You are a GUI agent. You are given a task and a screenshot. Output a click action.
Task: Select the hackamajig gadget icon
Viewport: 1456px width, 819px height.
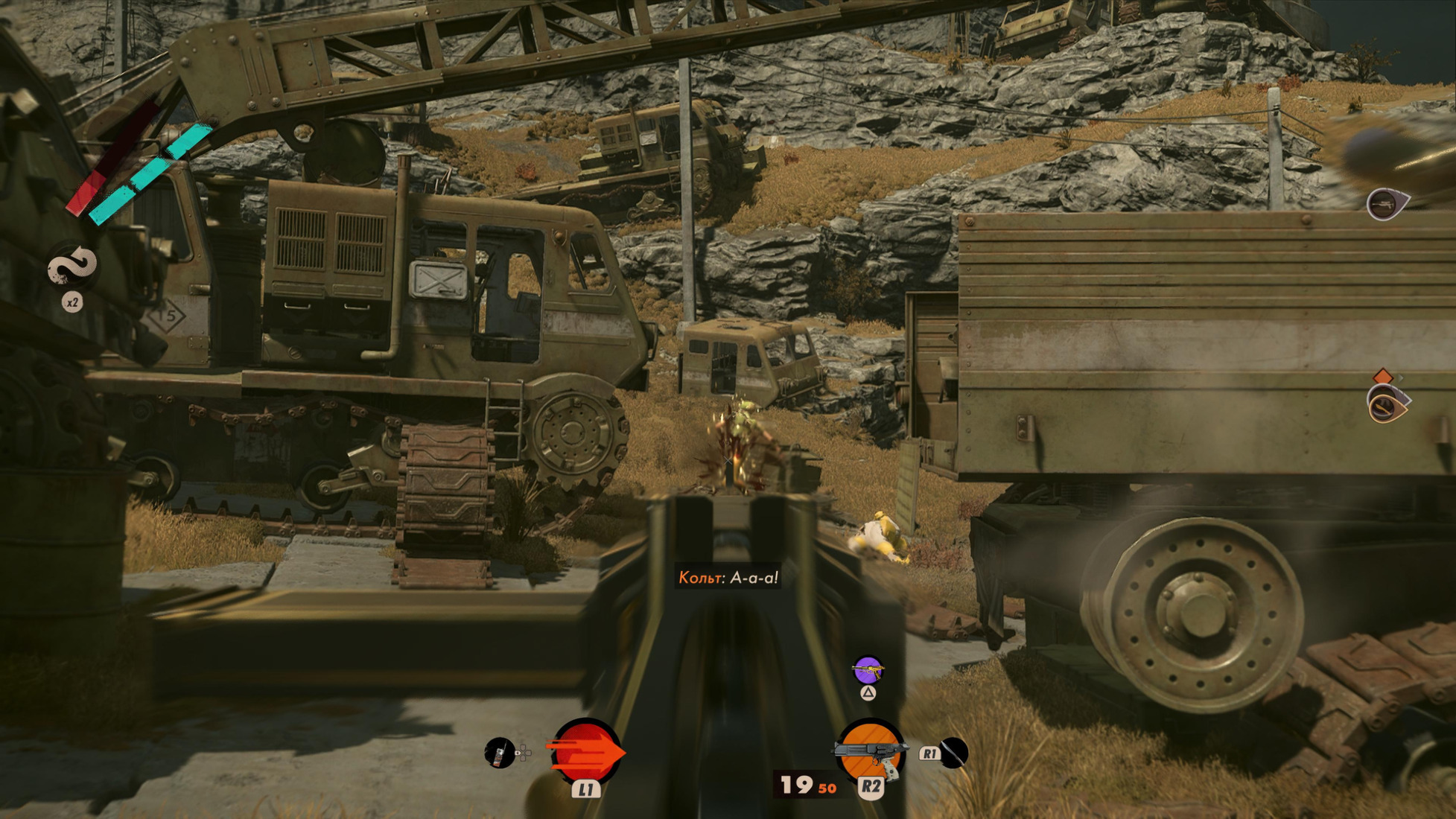500,753
